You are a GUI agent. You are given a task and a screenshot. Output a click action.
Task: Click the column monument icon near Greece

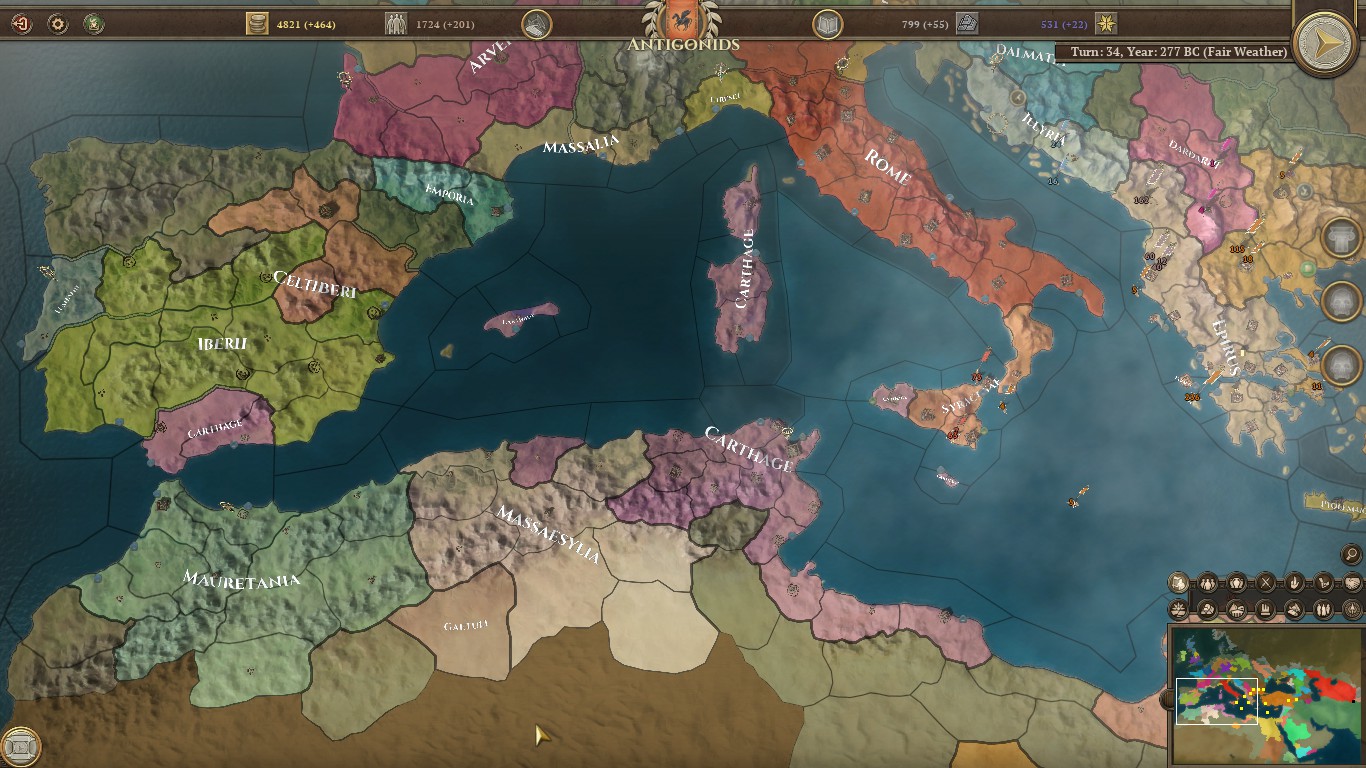point(1343,234)
